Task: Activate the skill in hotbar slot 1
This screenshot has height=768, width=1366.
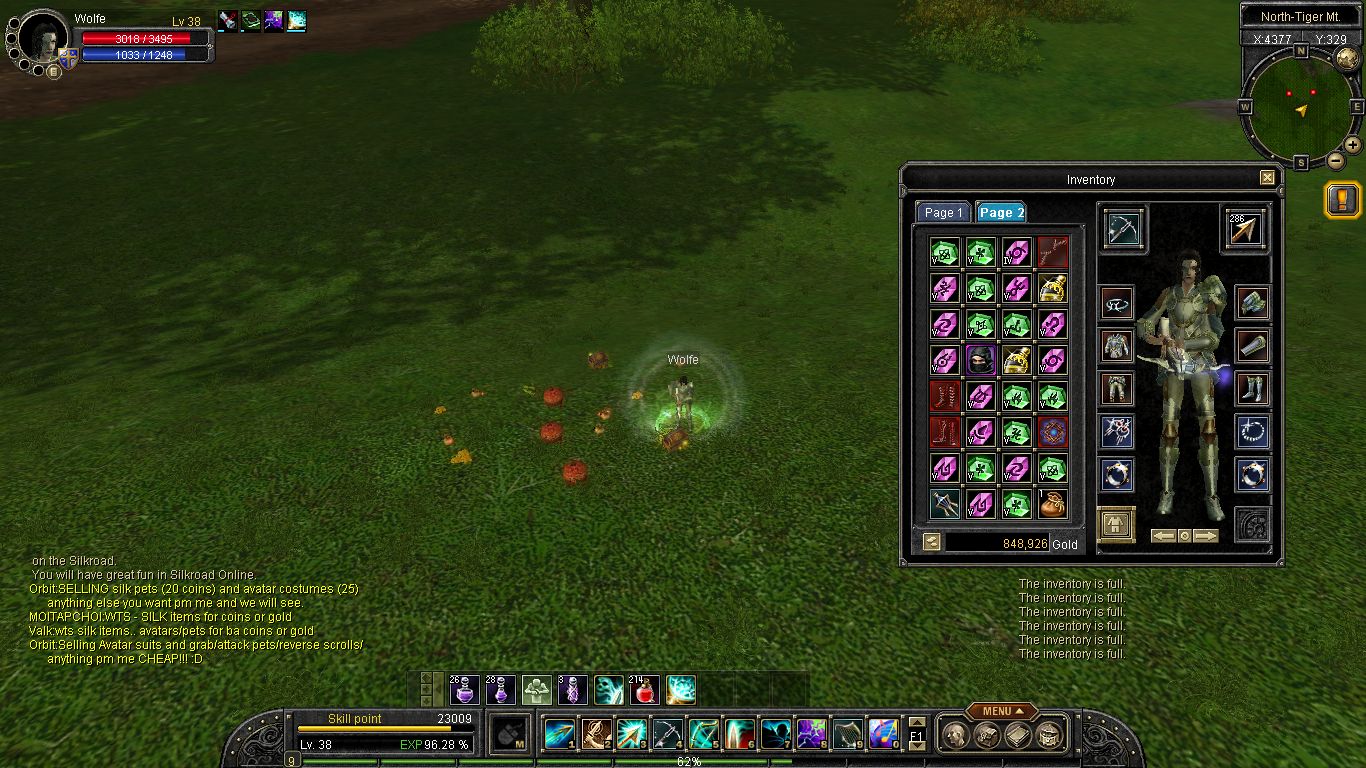Action: click(560, 734)
